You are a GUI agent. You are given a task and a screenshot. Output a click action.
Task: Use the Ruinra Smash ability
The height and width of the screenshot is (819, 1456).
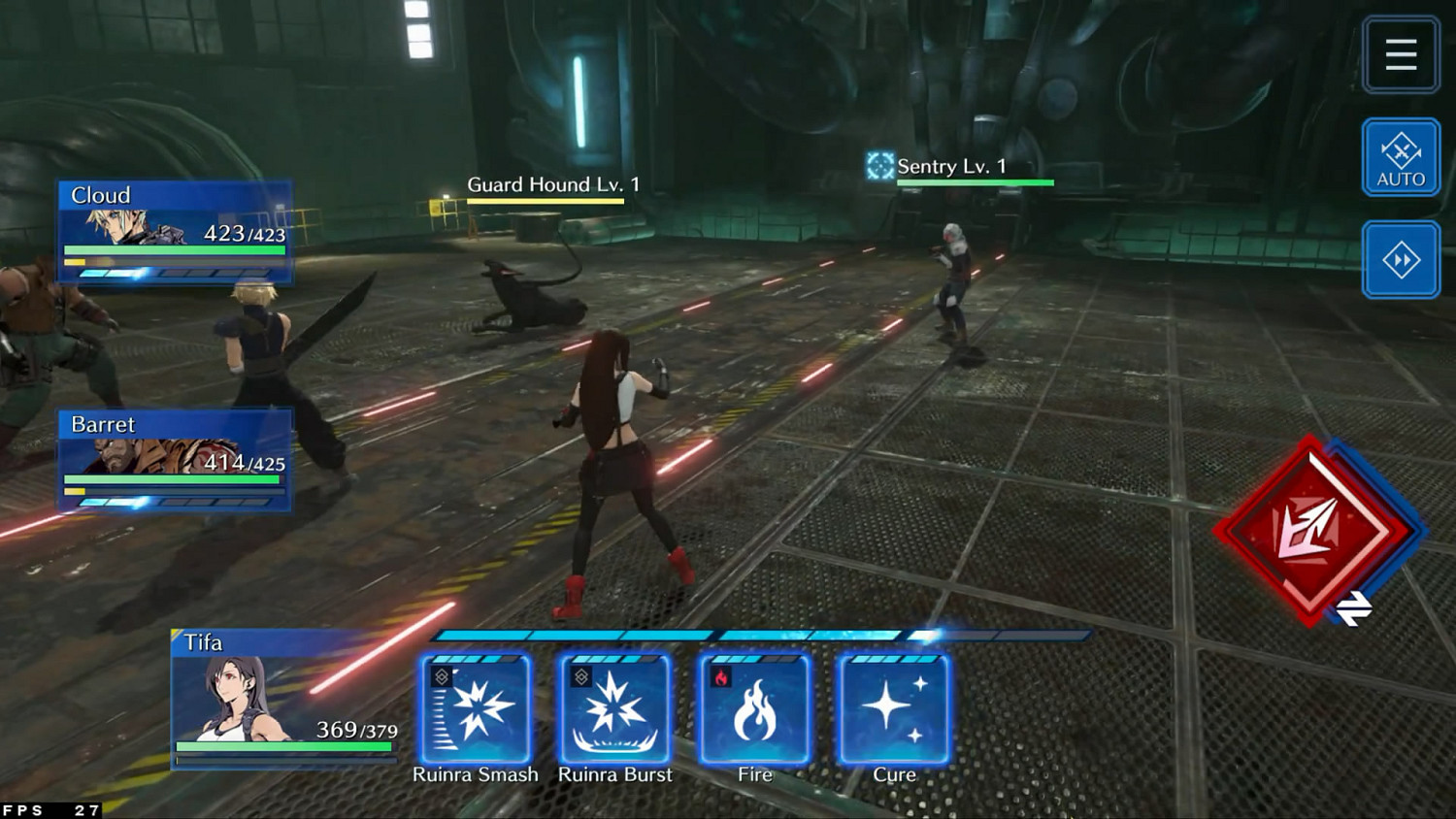coord(476,709)
